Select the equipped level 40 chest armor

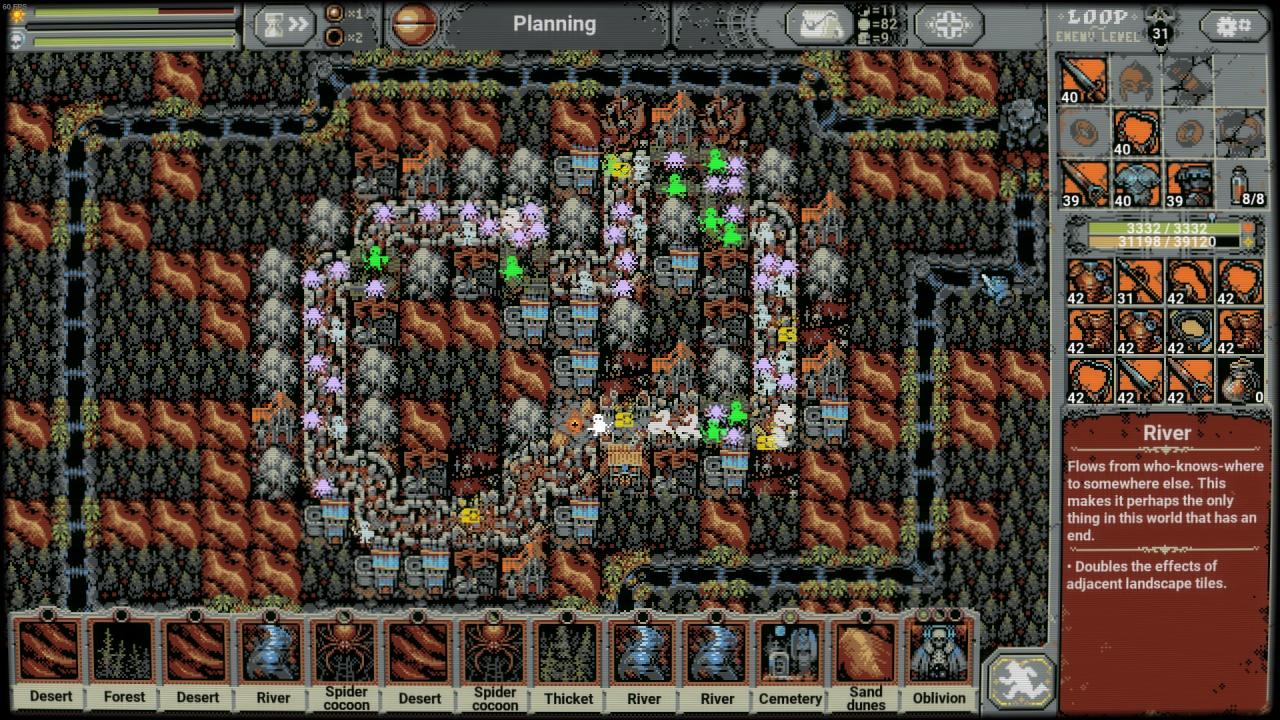click(x=1137, y=183)
